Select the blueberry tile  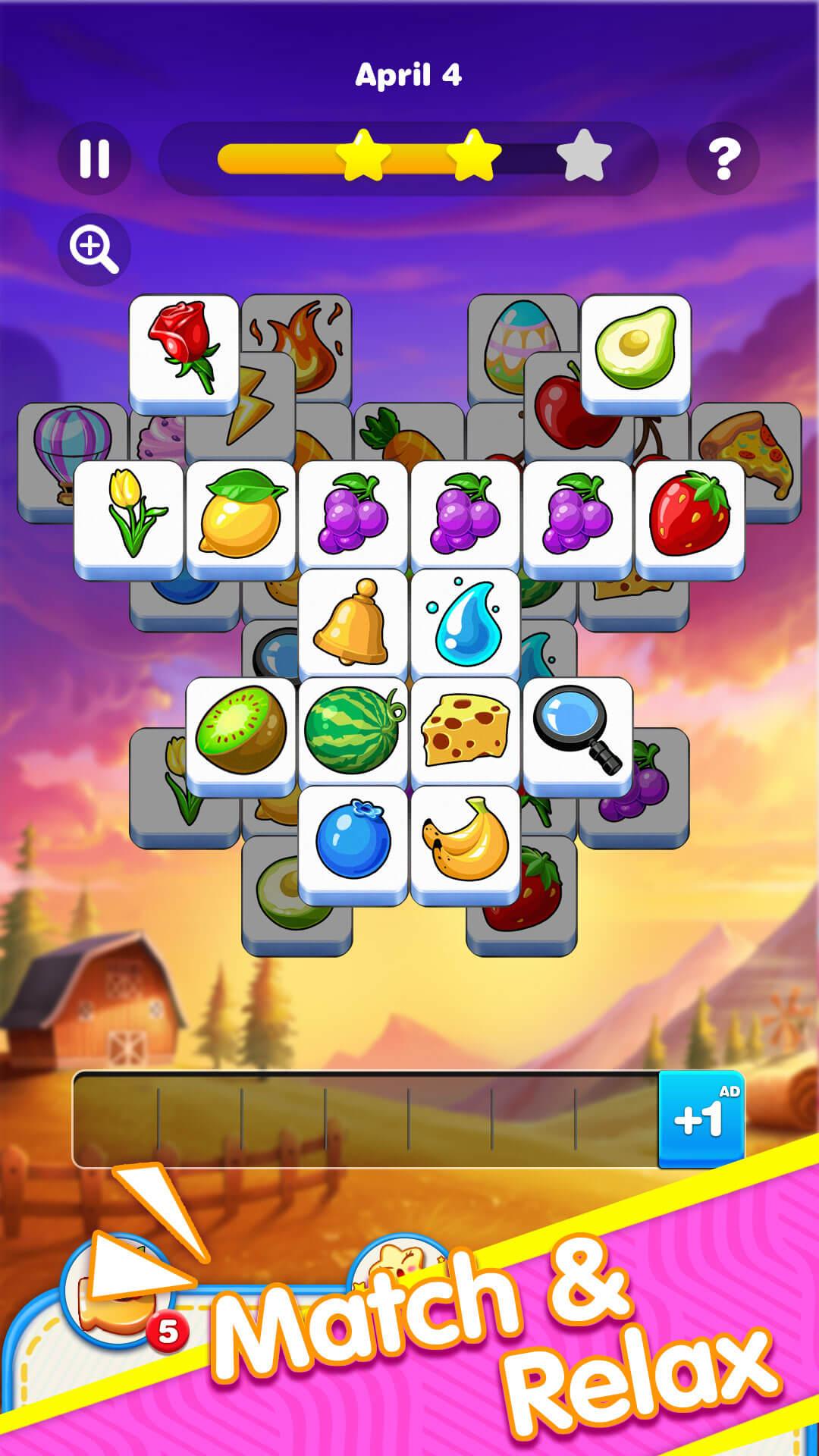click(x=353, y=842)
